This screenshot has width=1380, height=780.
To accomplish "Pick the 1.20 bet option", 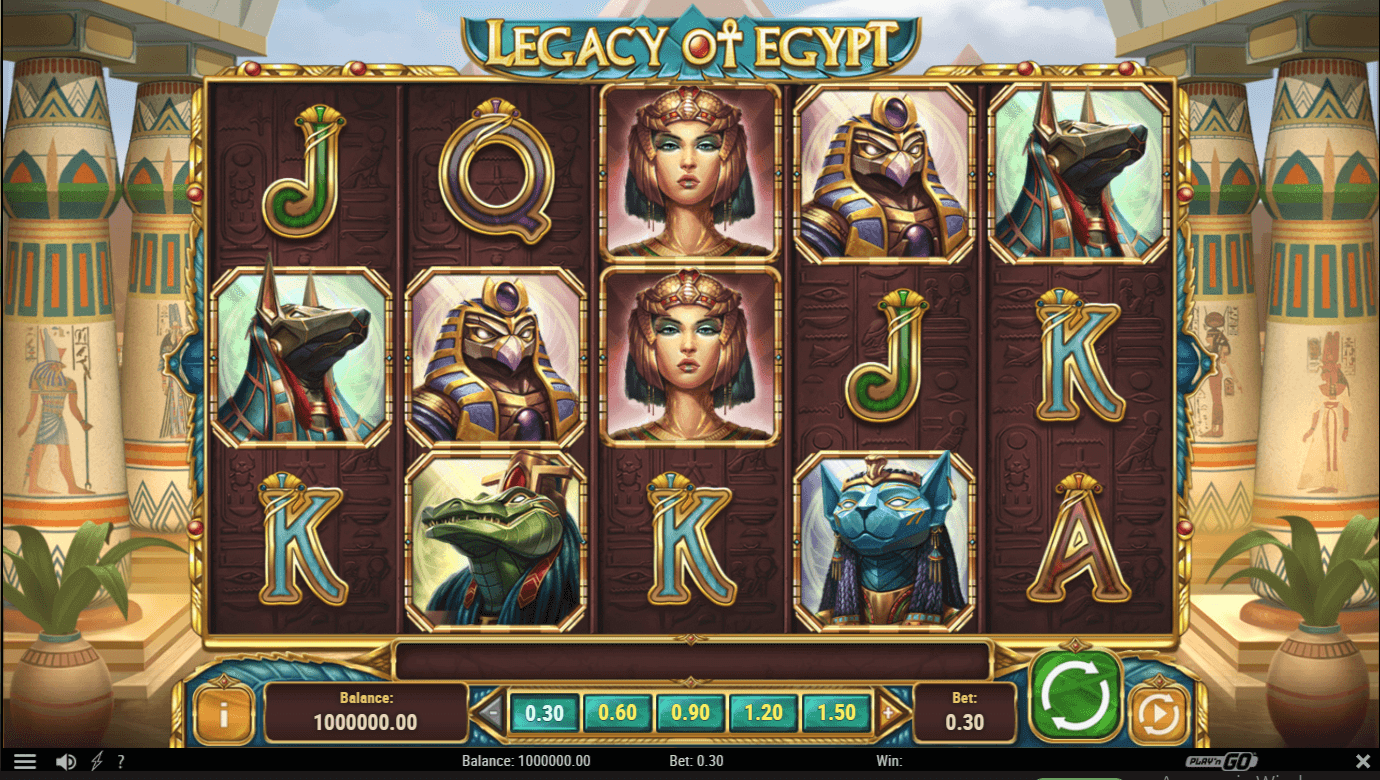I will pos(763,713).
